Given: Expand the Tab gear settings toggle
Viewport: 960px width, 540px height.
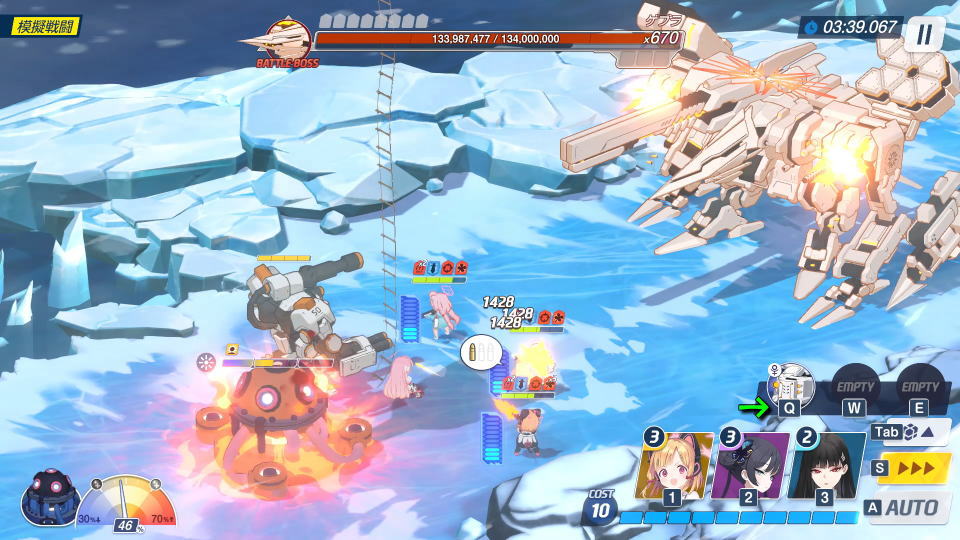Looking at the screenshot, I should point(912,432).
